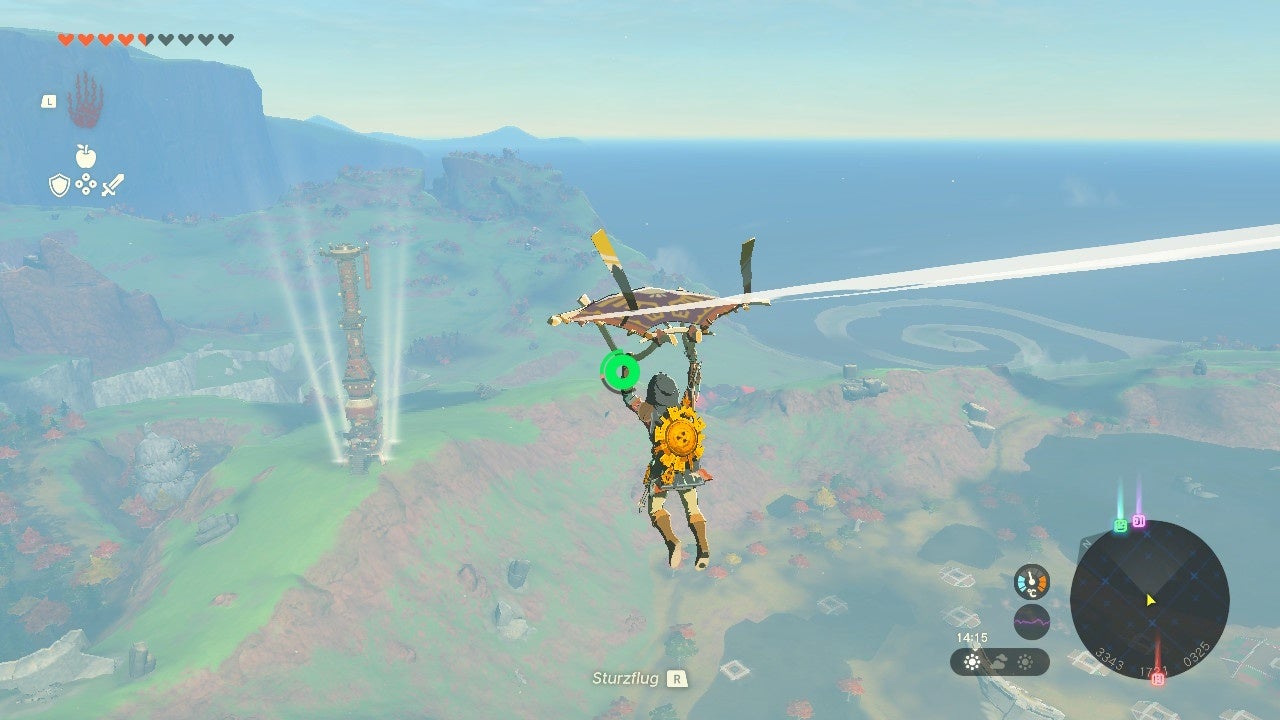Select the red marker below the minimap
1280x720 pixels.
(1158, 679)
